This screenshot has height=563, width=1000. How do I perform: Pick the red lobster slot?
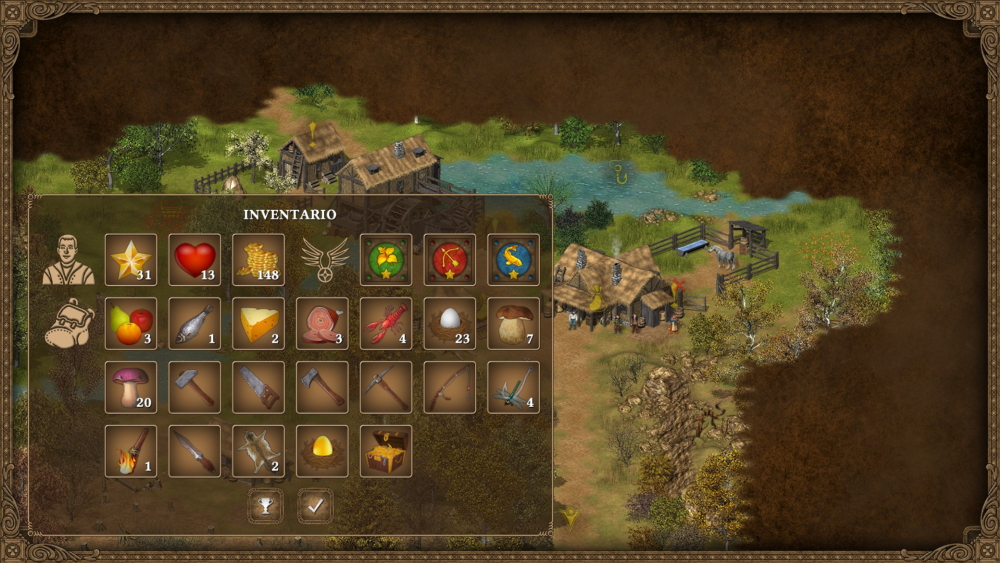[x=386, y=323]
